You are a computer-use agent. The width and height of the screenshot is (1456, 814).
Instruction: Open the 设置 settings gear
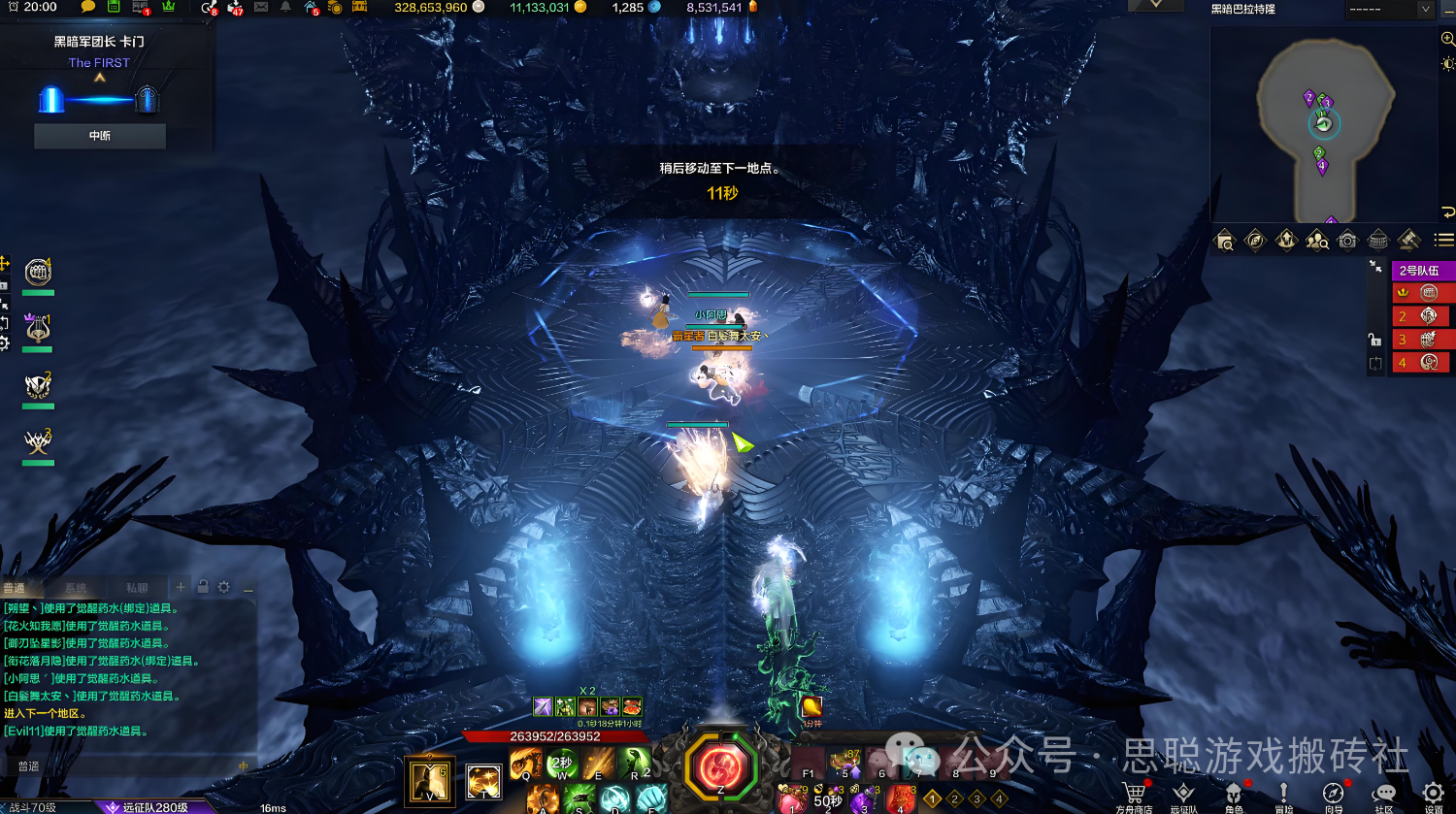click(x=1433, y=795)
